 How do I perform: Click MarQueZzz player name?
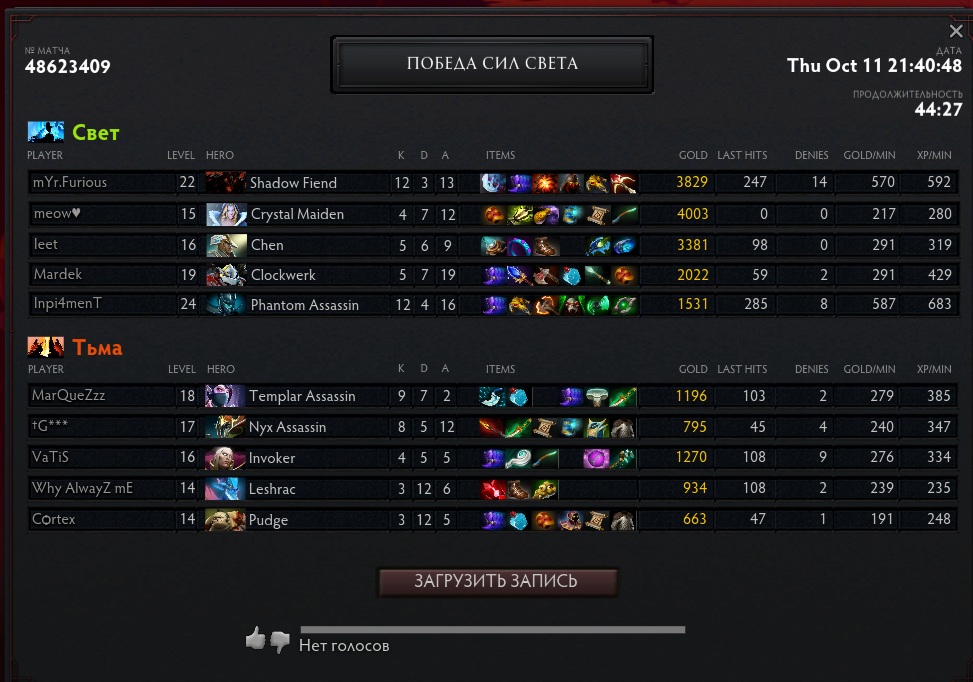(x=68, y=396)
